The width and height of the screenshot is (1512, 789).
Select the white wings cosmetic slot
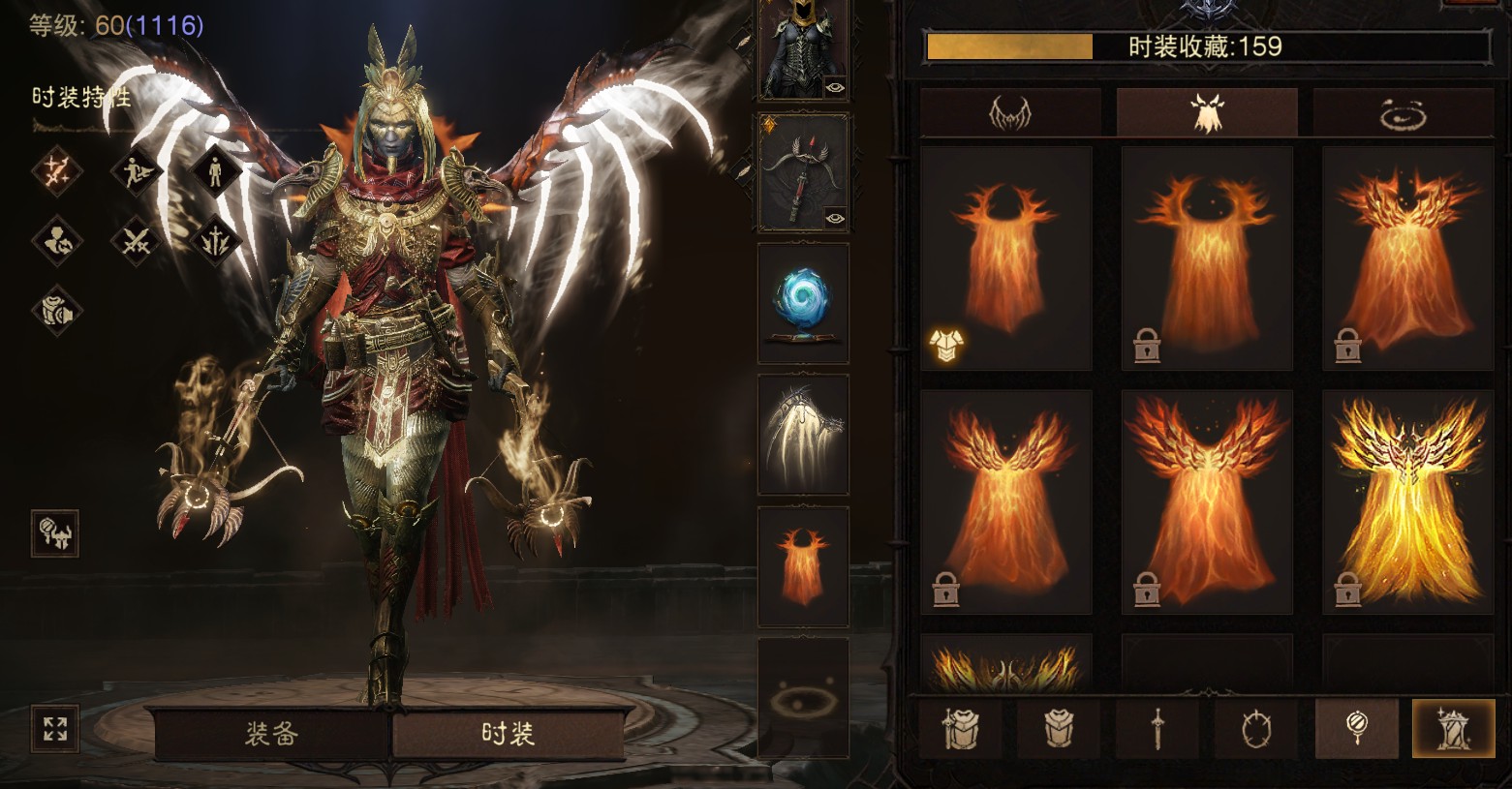[x=803, y=435]
